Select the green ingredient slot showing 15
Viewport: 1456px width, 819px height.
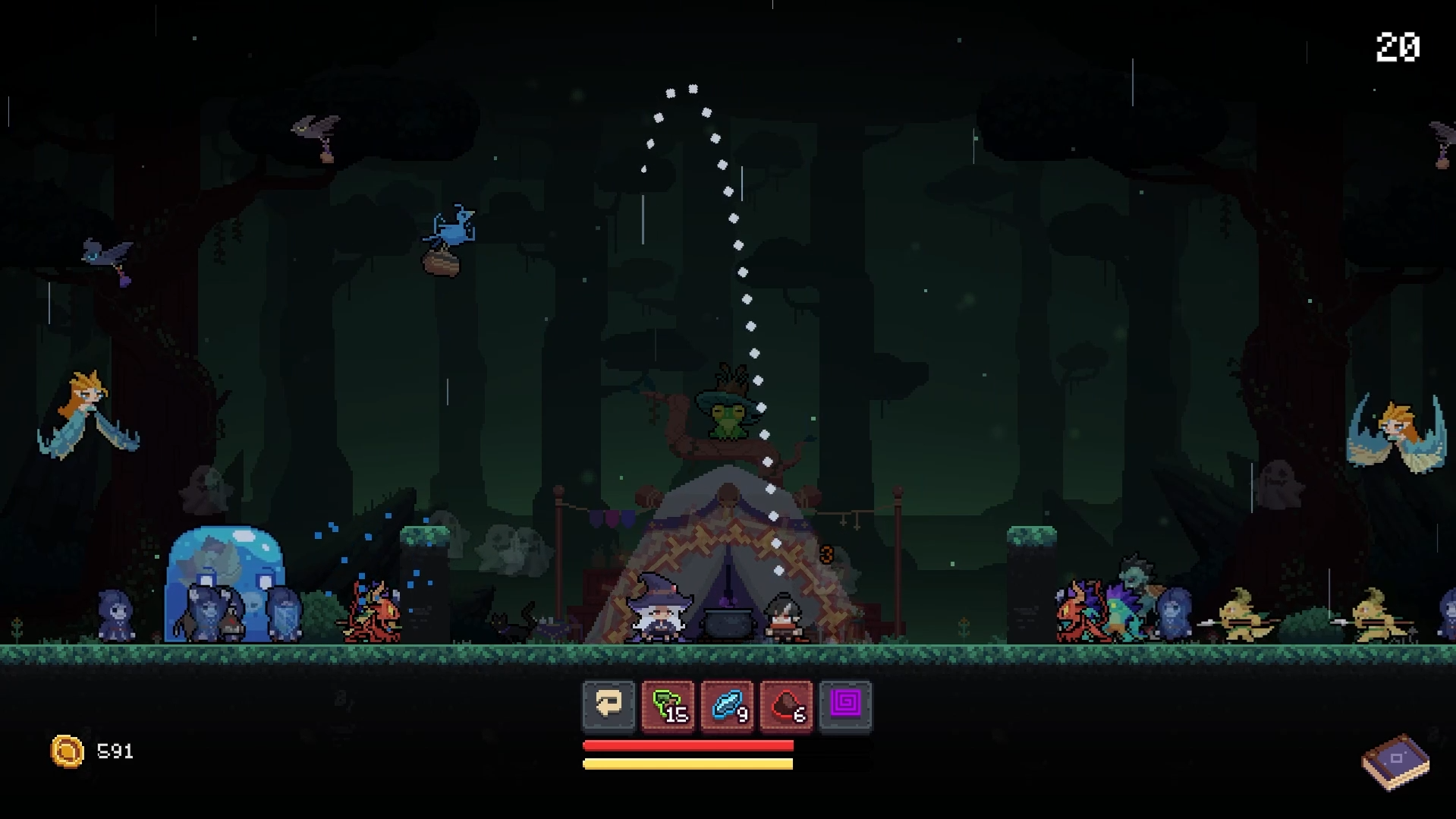point(668,706)
